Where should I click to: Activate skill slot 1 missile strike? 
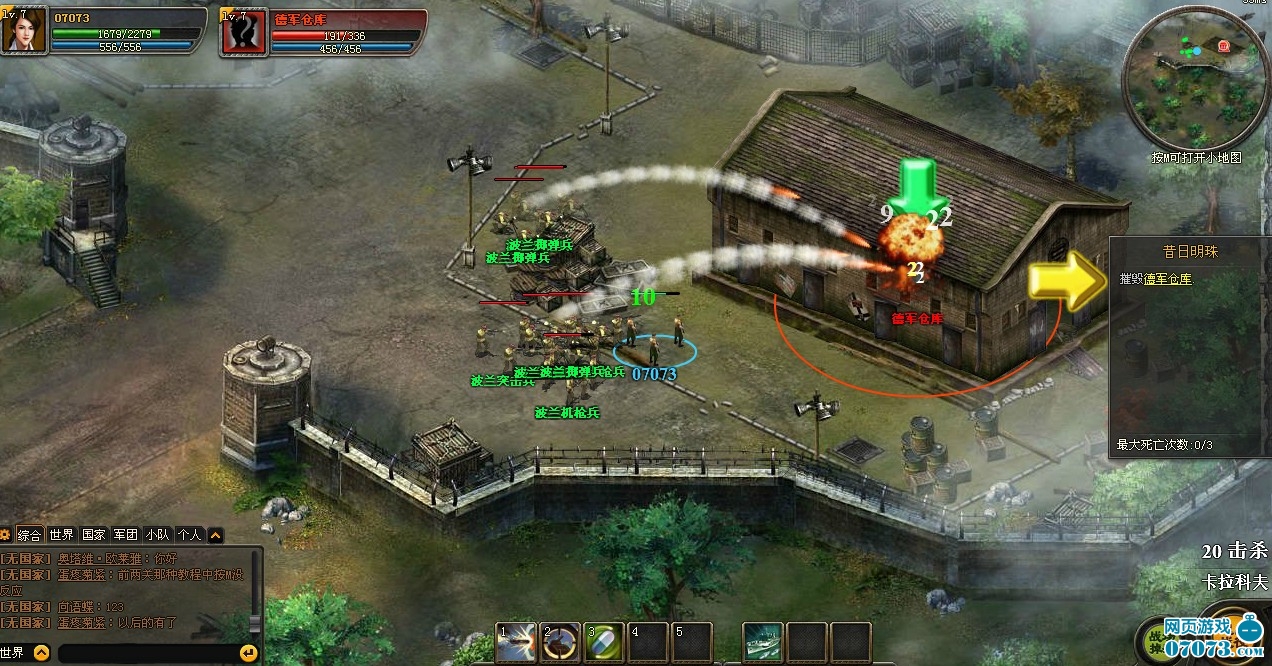516,642
